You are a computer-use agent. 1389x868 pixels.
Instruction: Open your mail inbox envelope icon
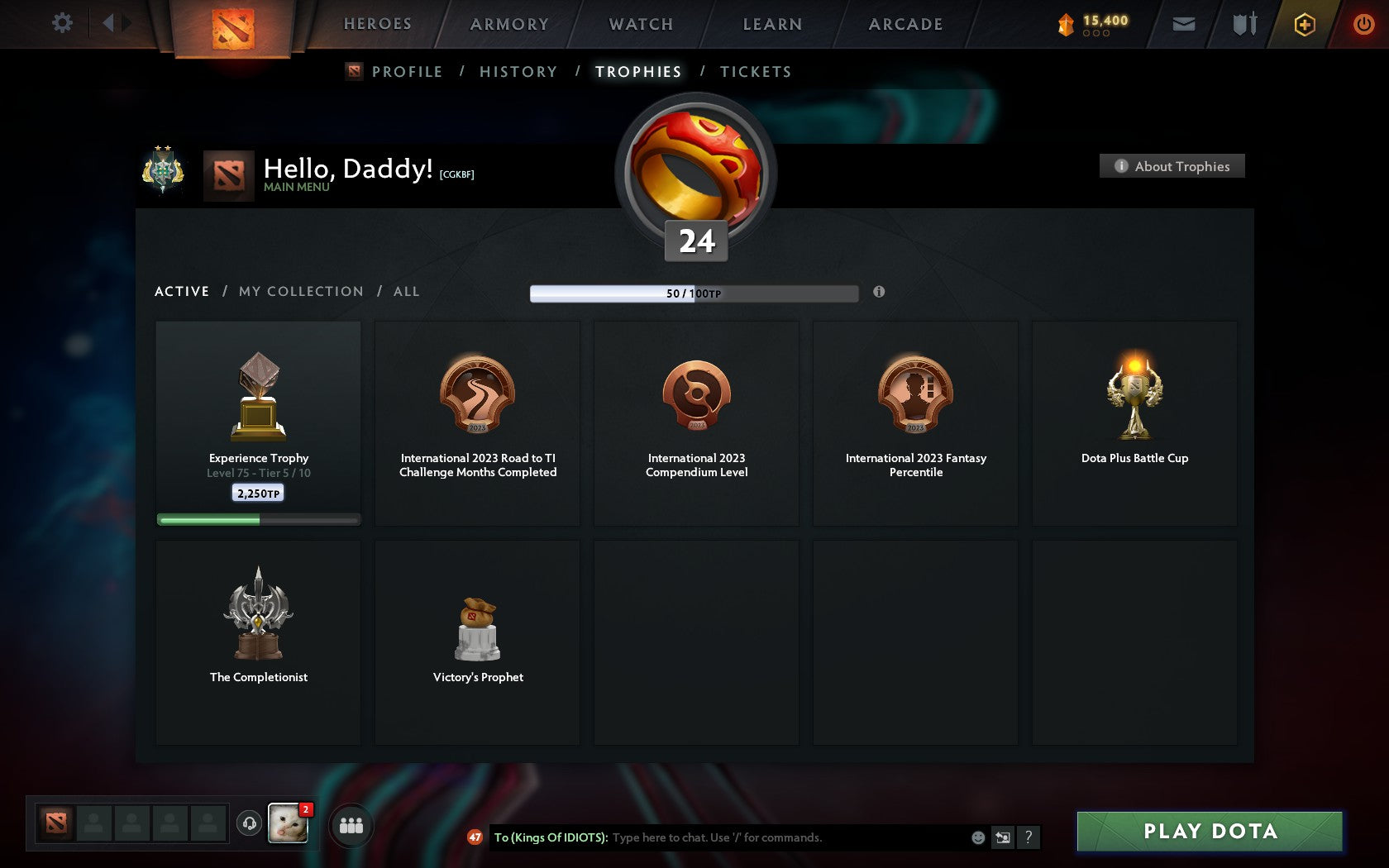coord(1184,25)
